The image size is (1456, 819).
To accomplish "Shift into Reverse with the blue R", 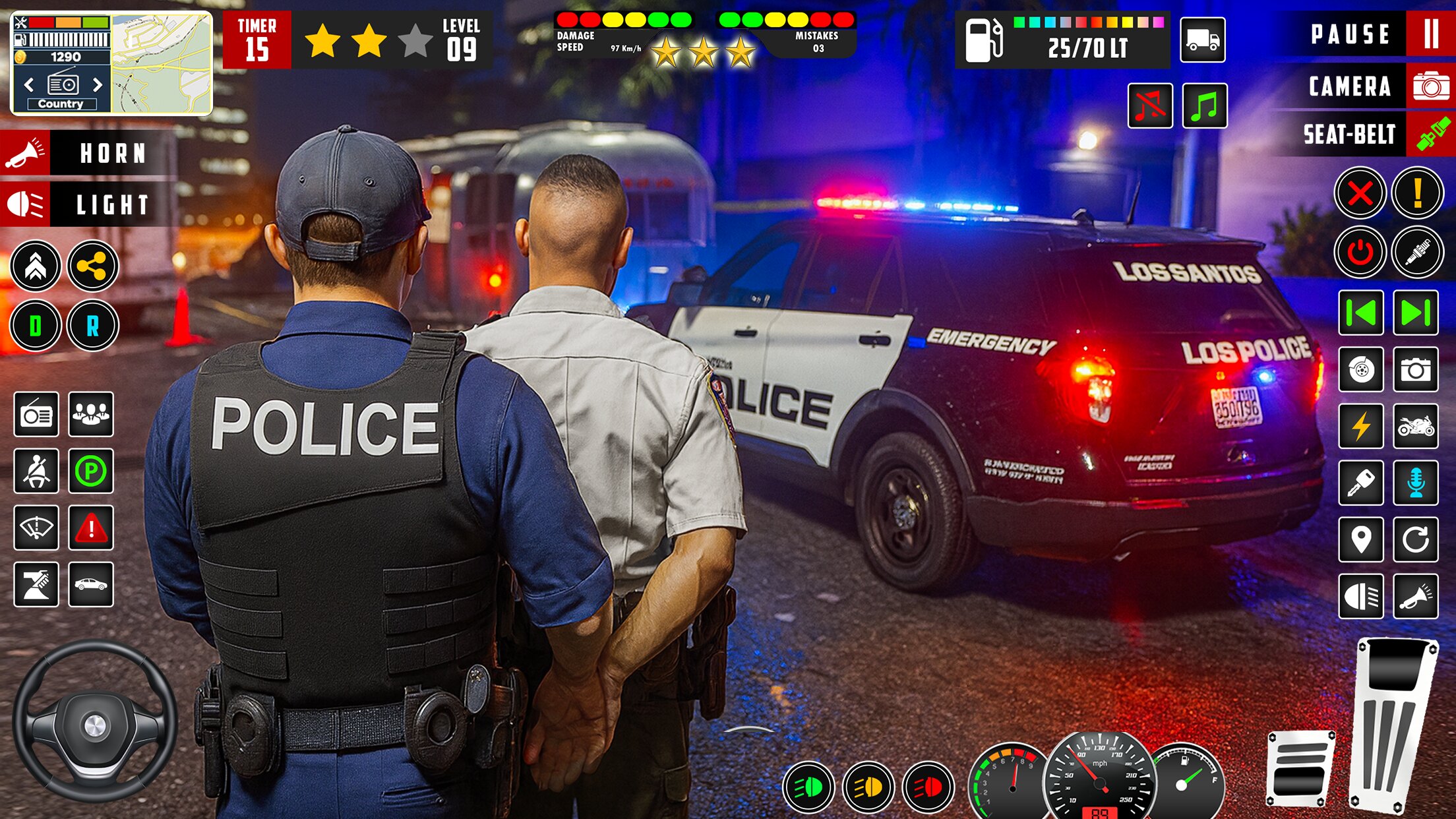I will pos(92,325).
